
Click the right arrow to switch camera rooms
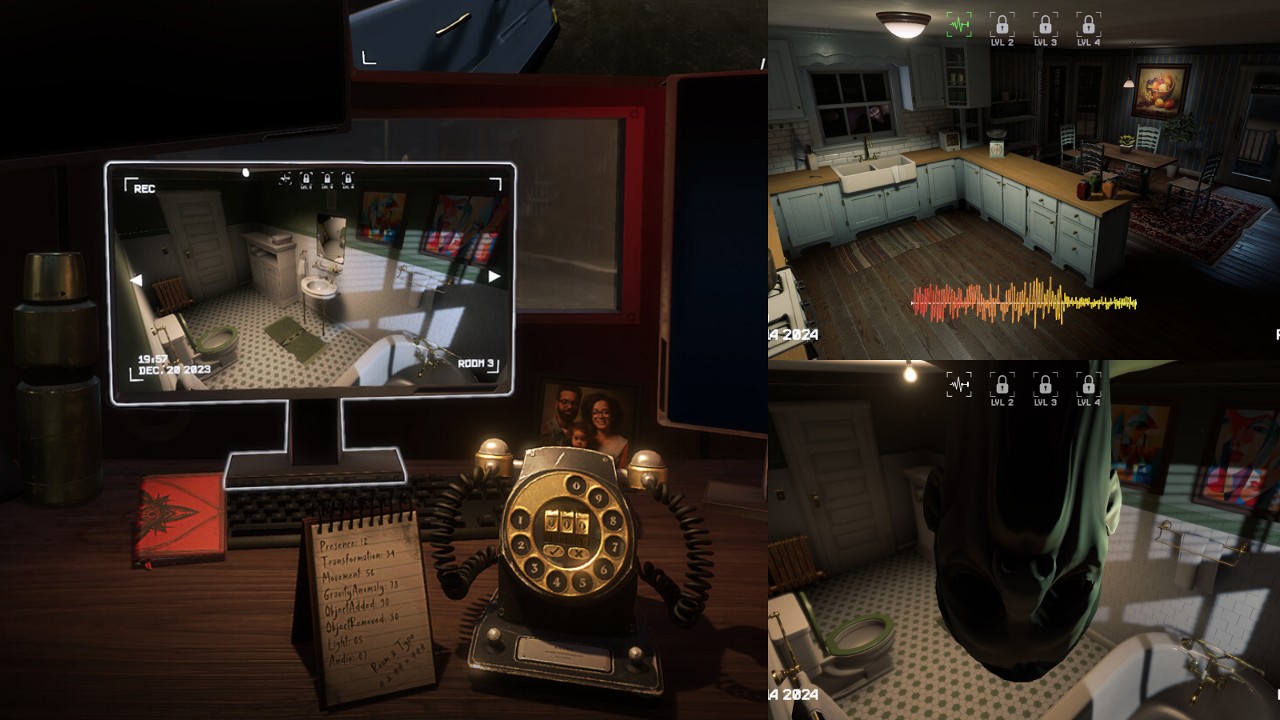tap(495, 276)
